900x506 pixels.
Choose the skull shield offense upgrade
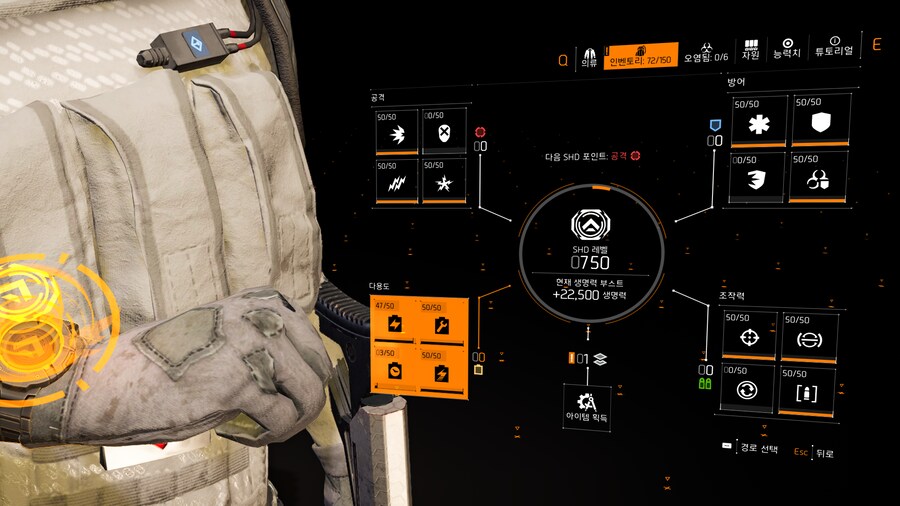coord(444,131)
